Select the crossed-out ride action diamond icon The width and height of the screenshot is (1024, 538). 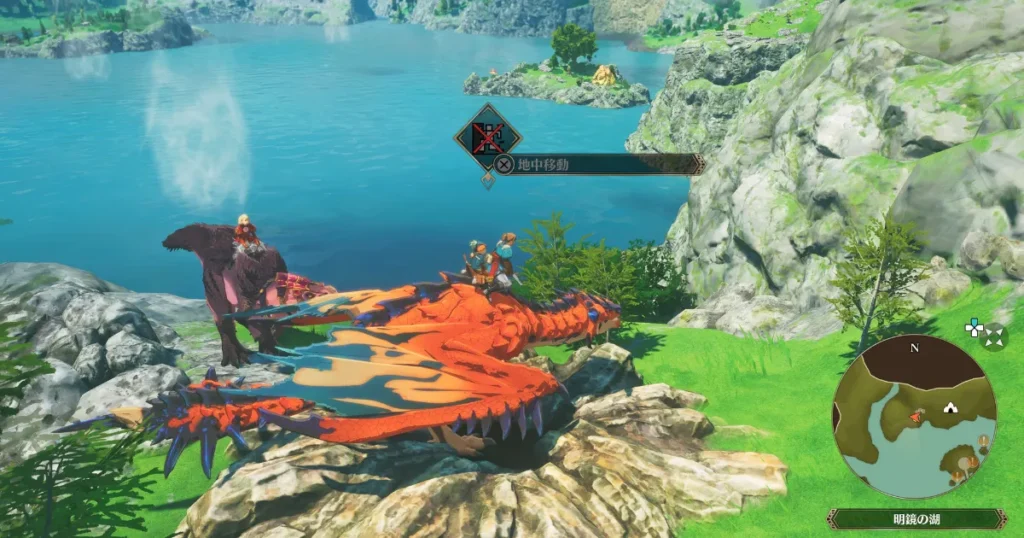[x=488, y=137]
